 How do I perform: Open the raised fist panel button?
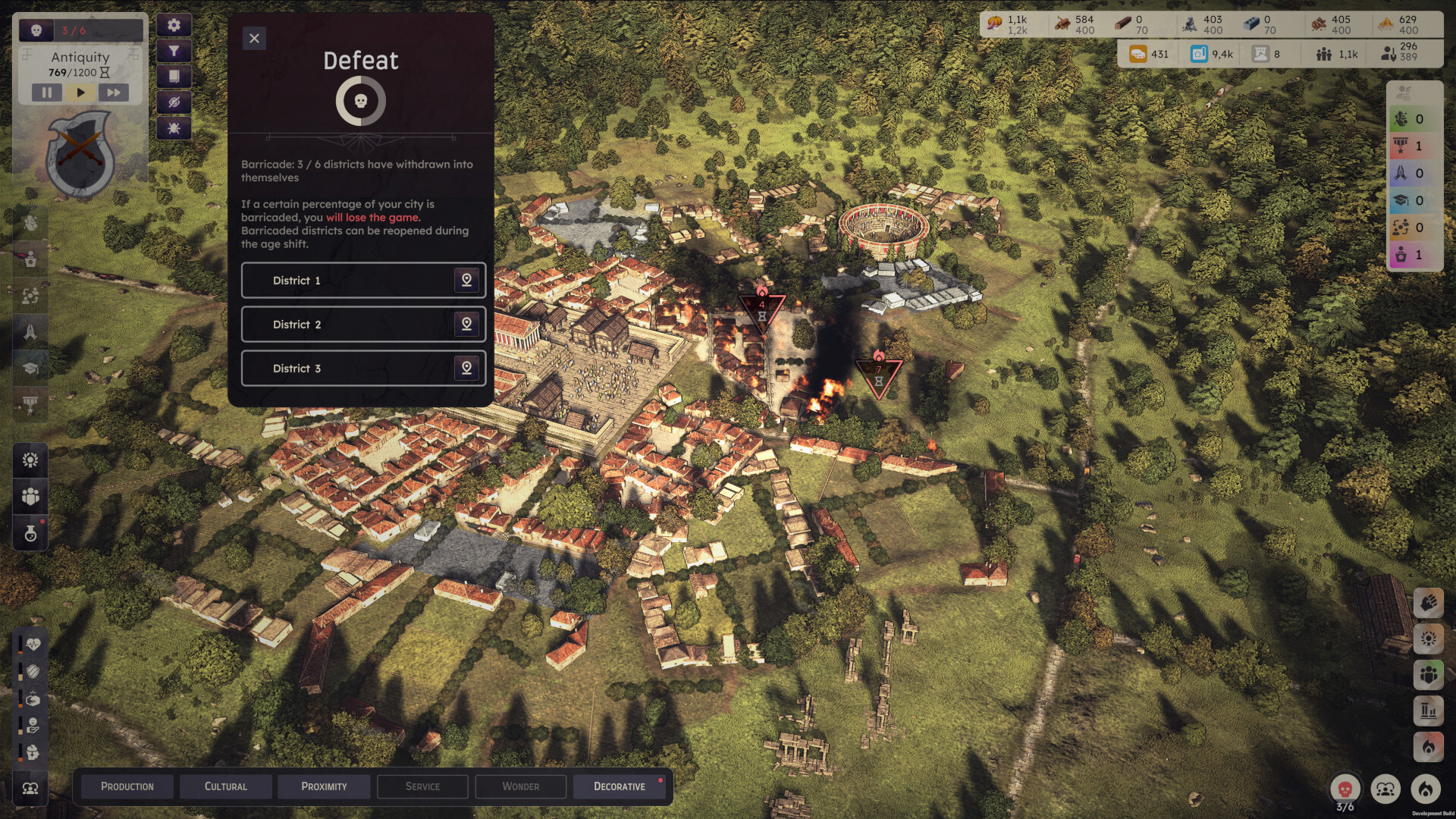[1428, 604]
